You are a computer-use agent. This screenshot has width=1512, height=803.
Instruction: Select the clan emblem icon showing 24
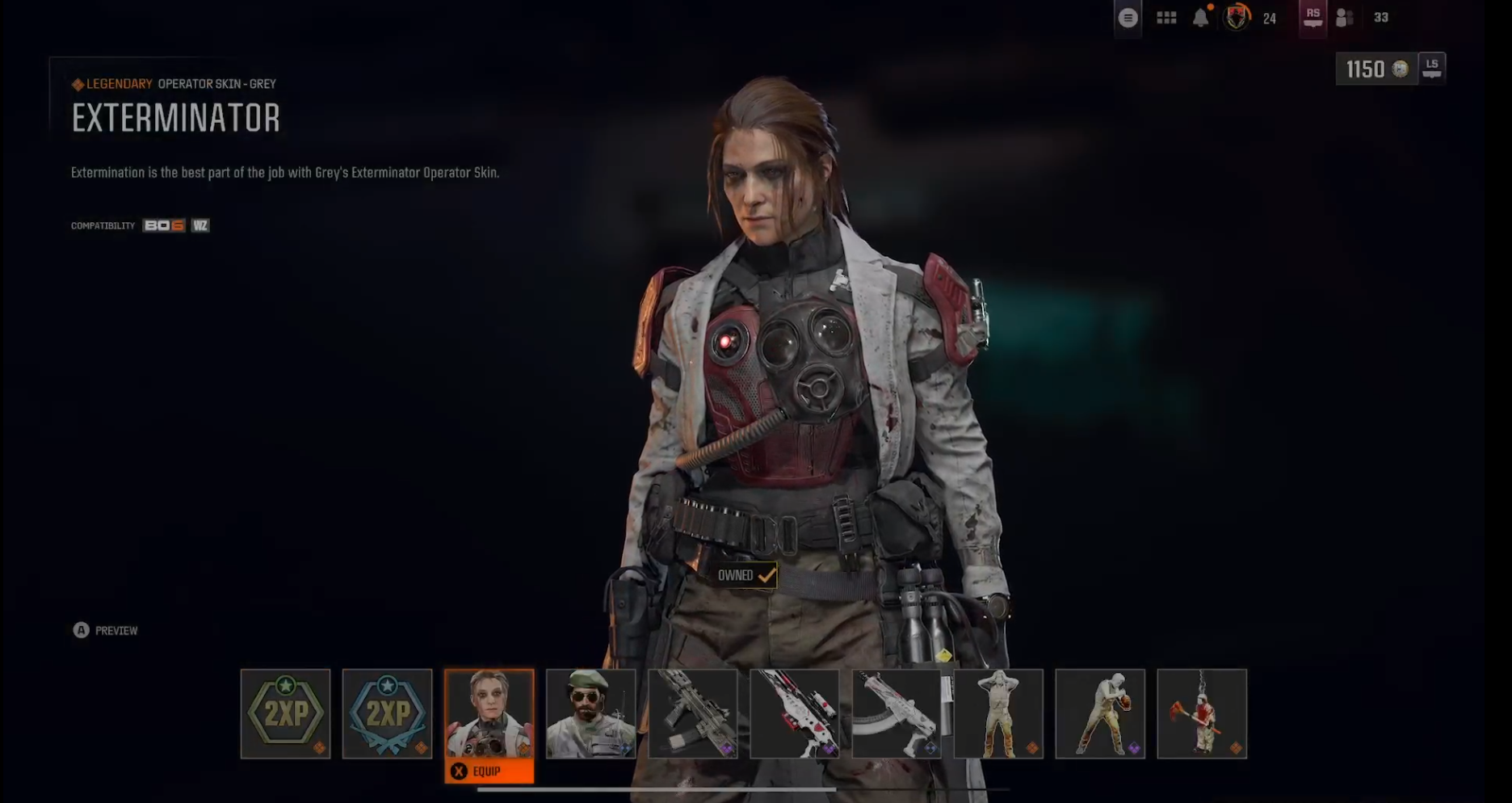pyautogui.click(x=1235, y=17)
